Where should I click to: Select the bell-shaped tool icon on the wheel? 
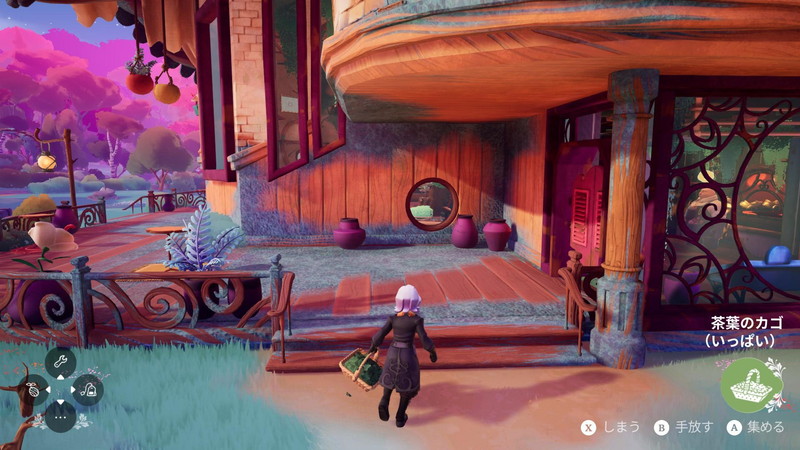(88, 389)
